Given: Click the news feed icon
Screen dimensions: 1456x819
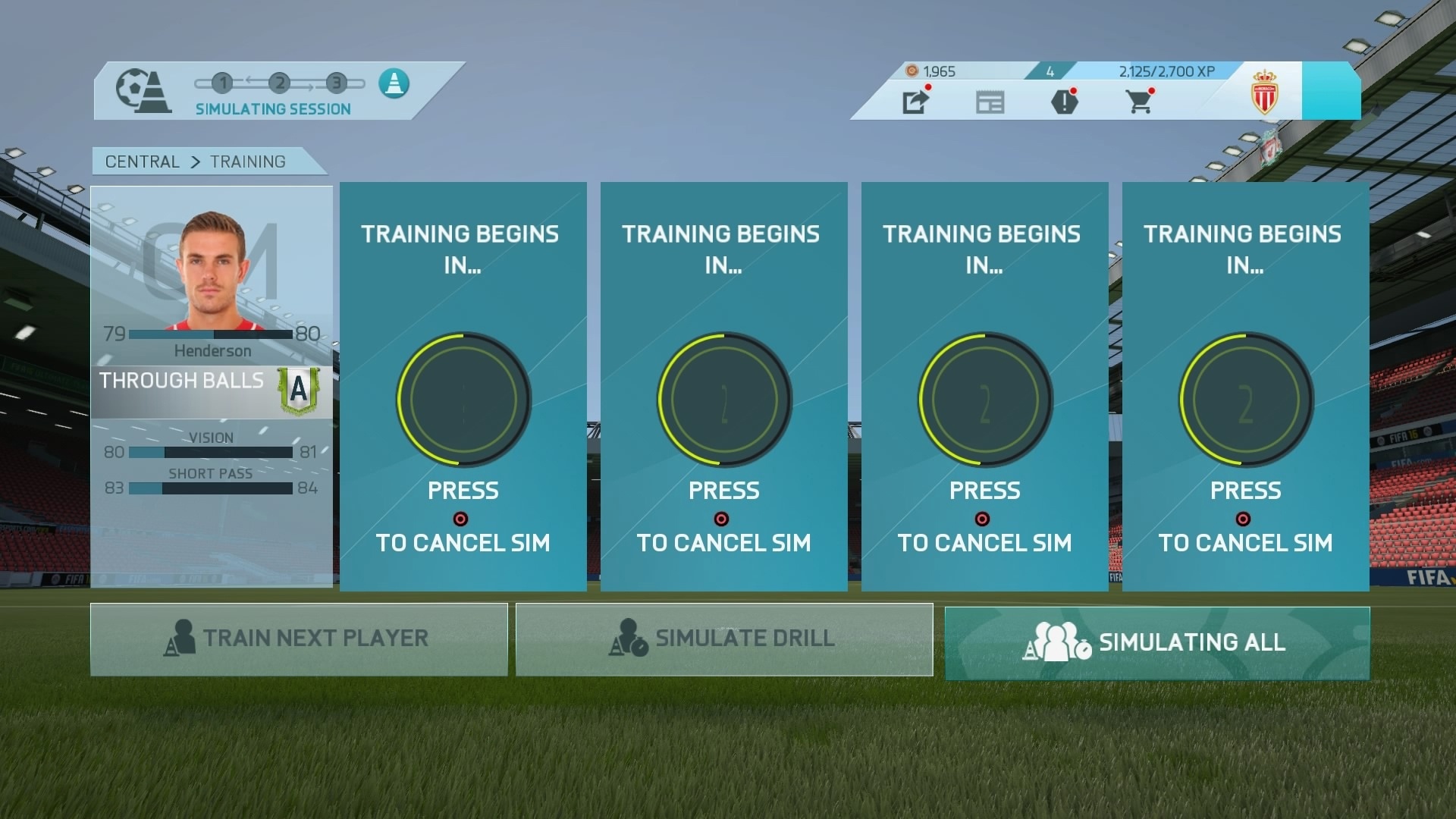Looking at the screenshot, I should (990, 102).
